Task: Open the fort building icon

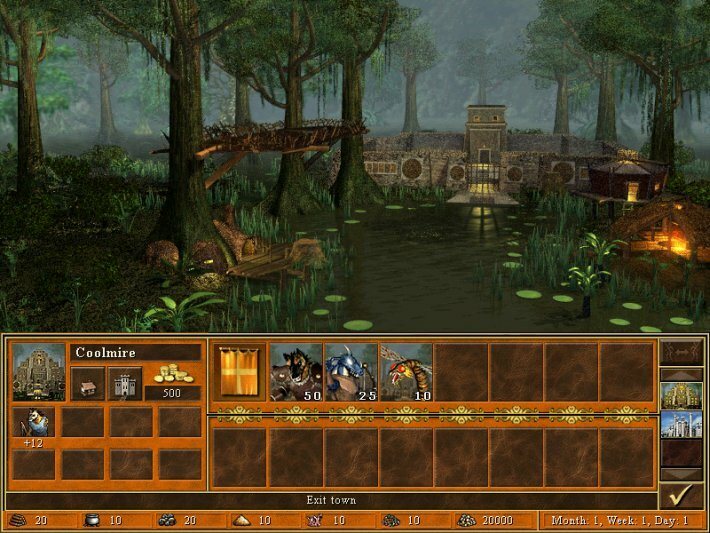Action: click(125, 384)
